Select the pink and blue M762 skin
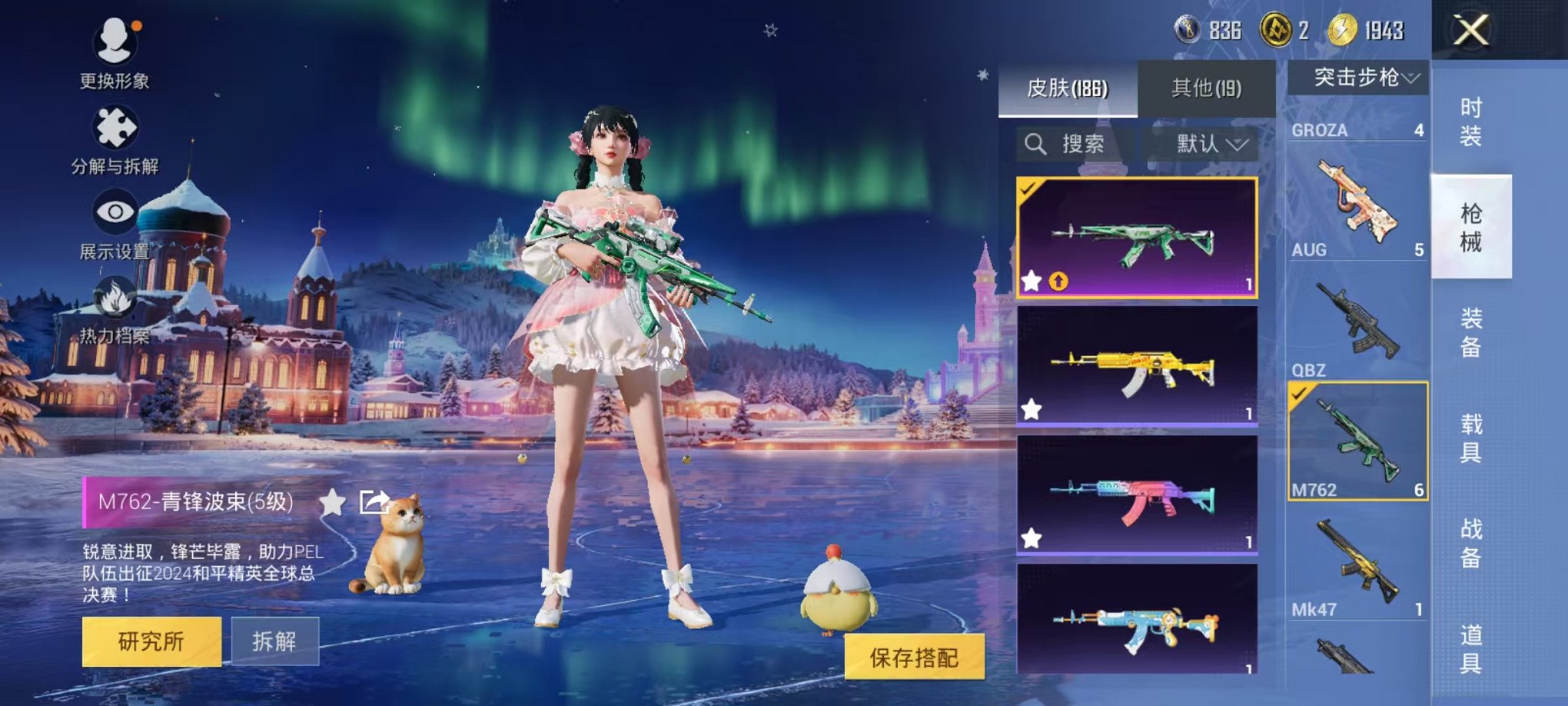The width and height of the screenshot is (1568, 706). 1137,495
